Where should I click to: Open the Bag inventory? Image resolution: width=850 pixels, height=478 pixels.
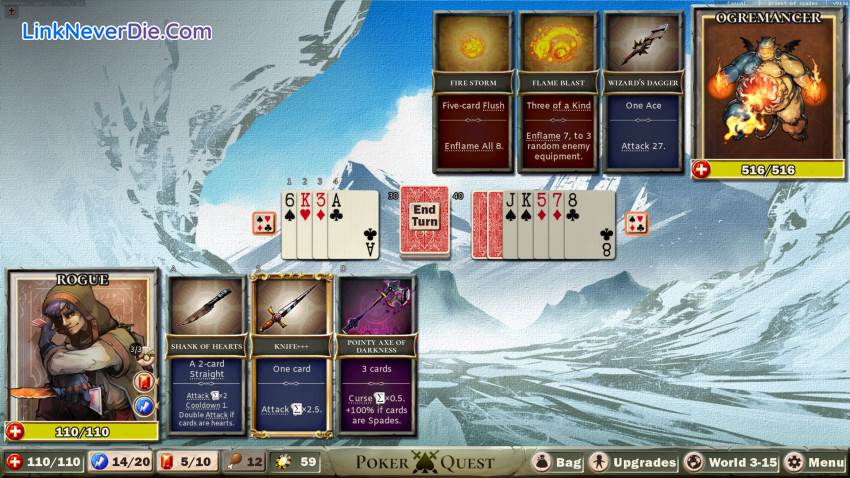[x=558, y=462]
